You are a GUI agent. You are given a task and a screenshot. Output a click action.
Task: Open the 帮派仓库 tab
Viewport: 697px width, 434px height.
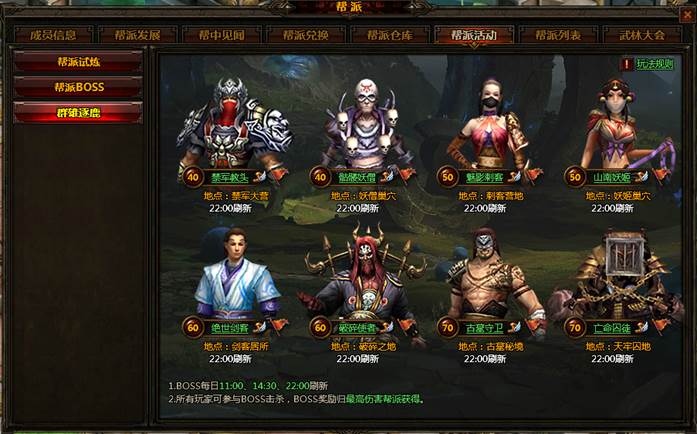[x=389, y=35]
